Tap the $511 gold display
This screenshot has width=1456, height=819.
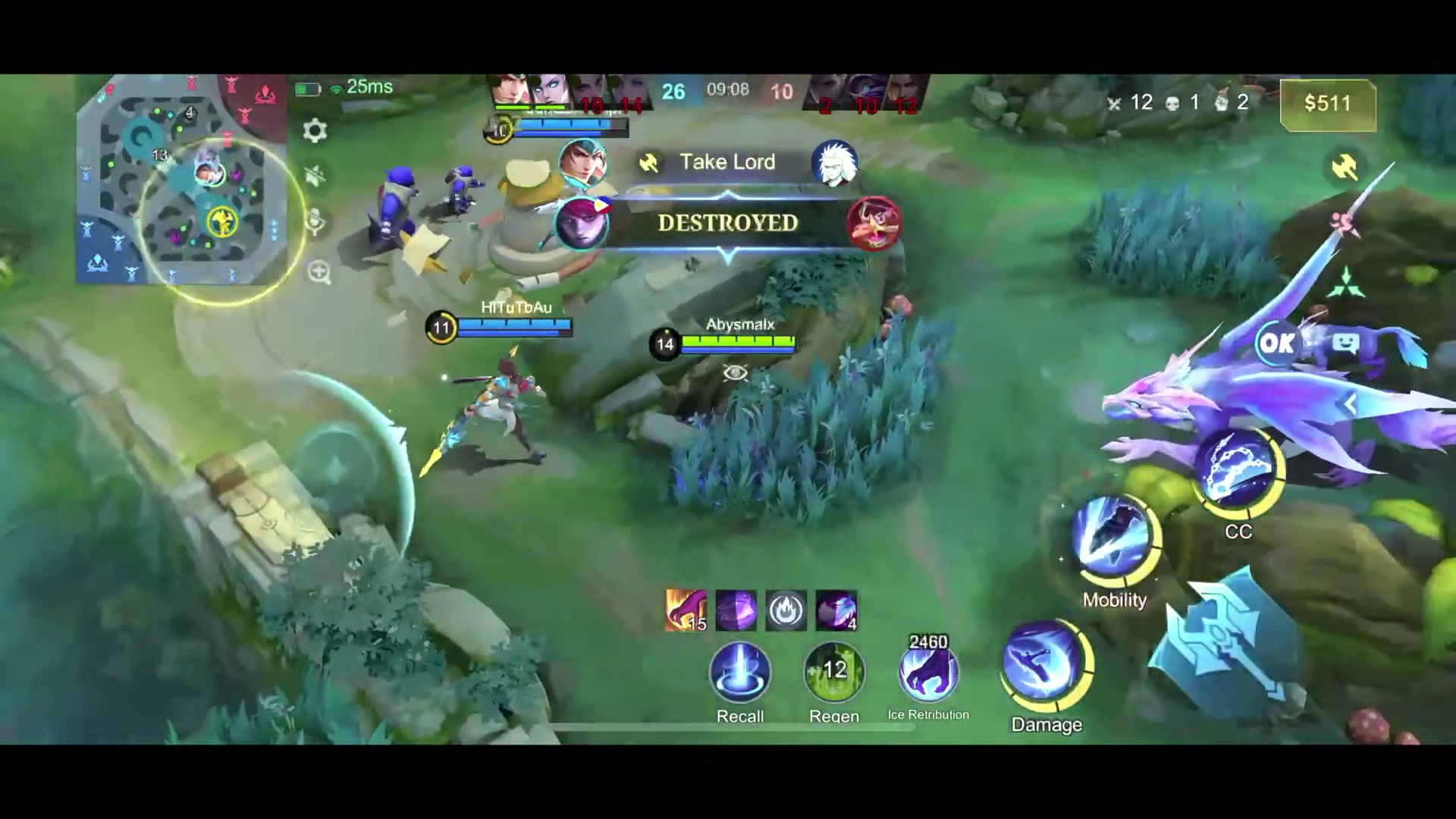[x=1327, y=104]
